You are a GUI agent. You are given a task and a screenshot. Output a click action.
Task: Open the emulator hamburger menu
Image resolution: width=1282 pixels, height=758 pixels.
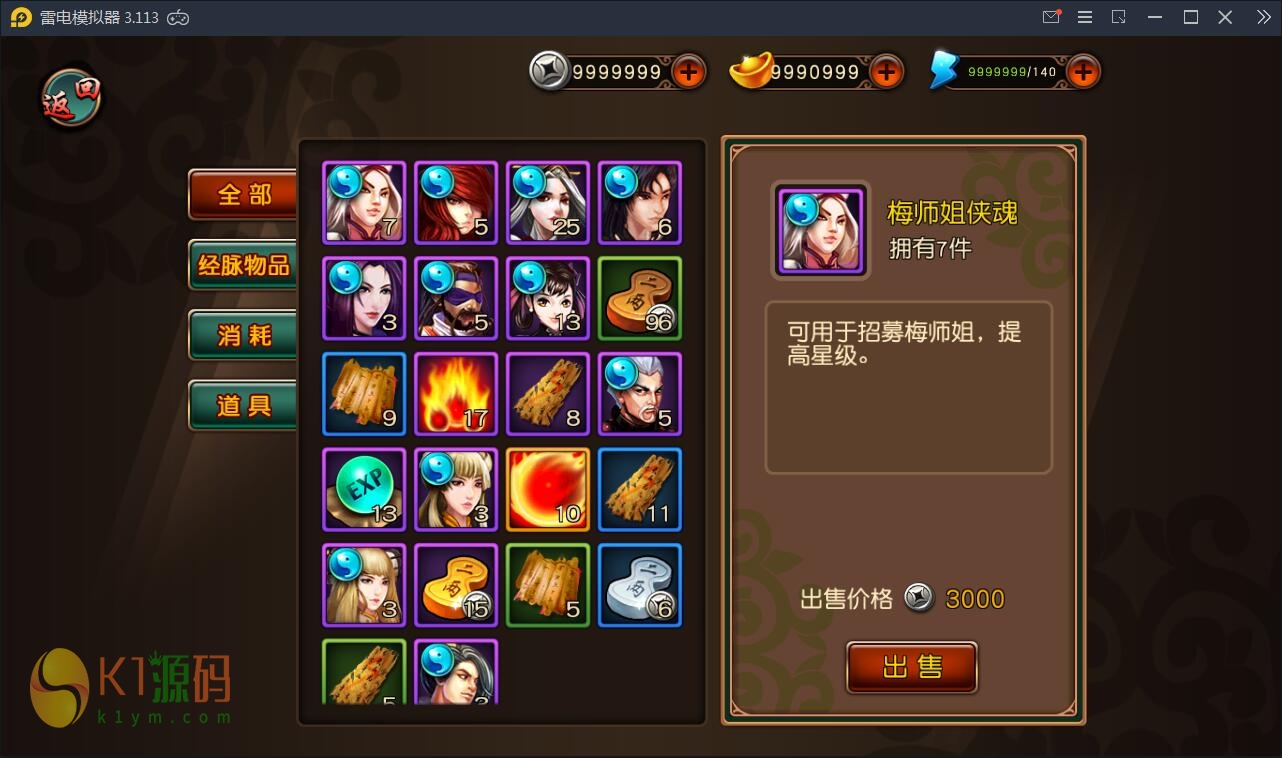pos(1084,16)
